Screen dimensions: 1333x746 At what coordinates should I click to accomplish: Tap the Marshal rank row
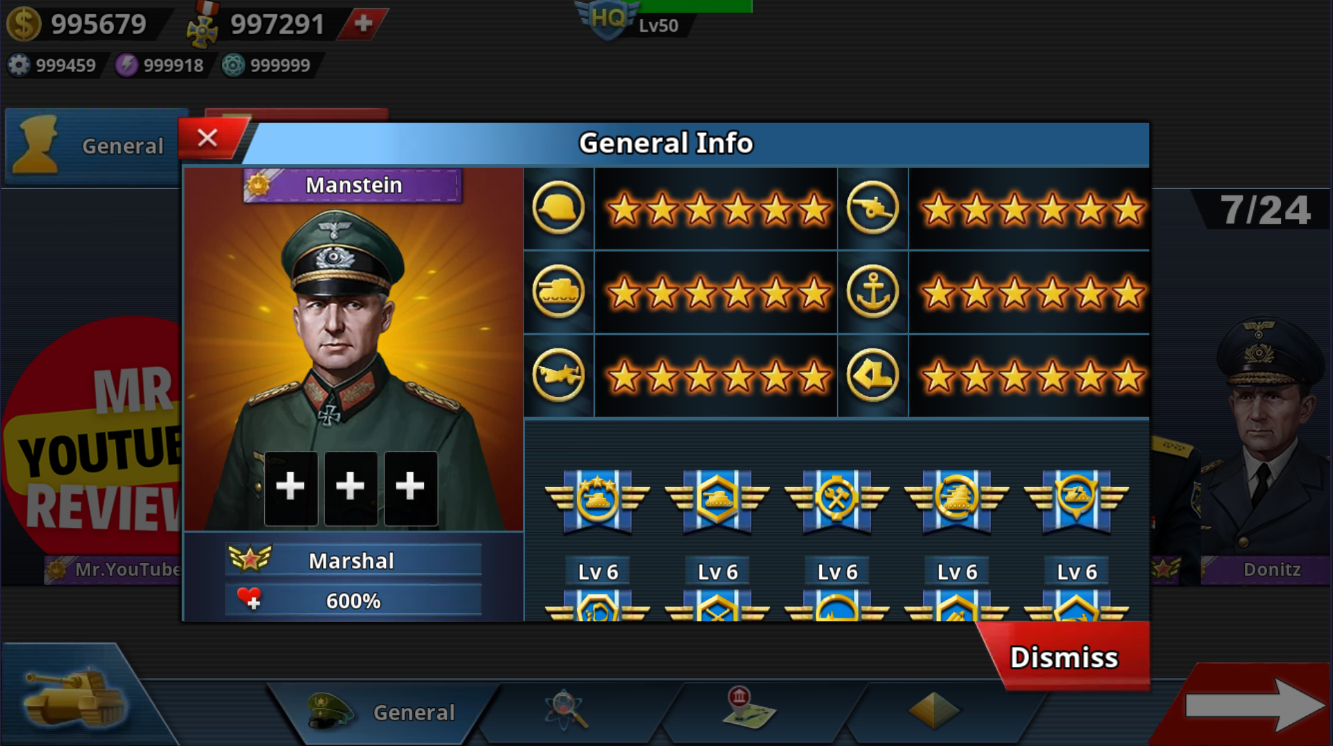(x=352, y=560)
